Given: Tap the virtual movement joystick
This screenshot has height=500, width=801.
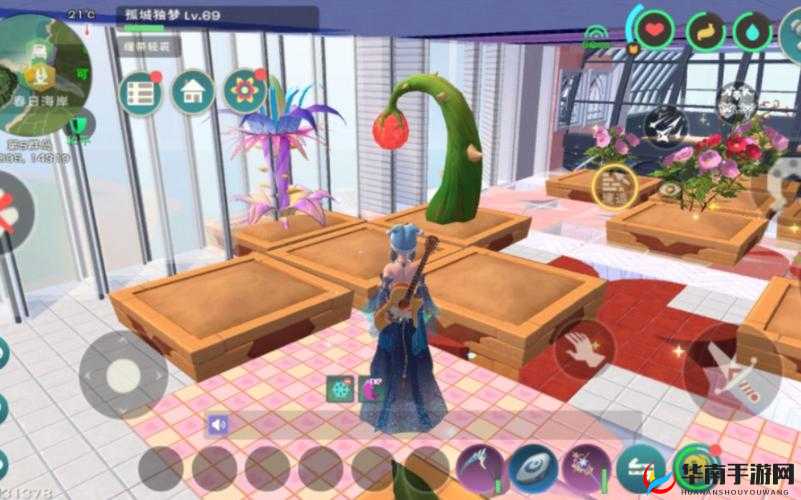Looking at the screenshot, I should pos(122,374).
